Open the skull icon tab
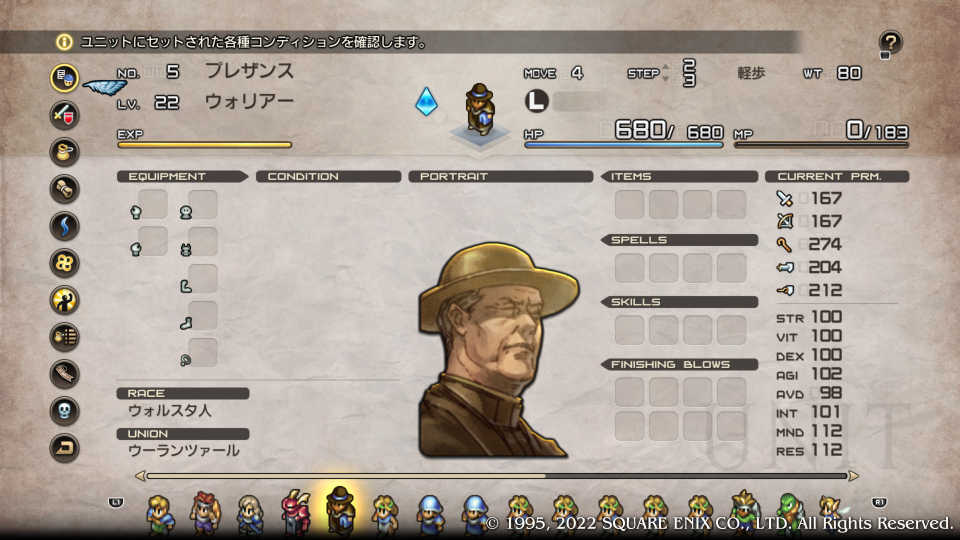This screenshot has height=540, width=960. [x=65, y=411]
